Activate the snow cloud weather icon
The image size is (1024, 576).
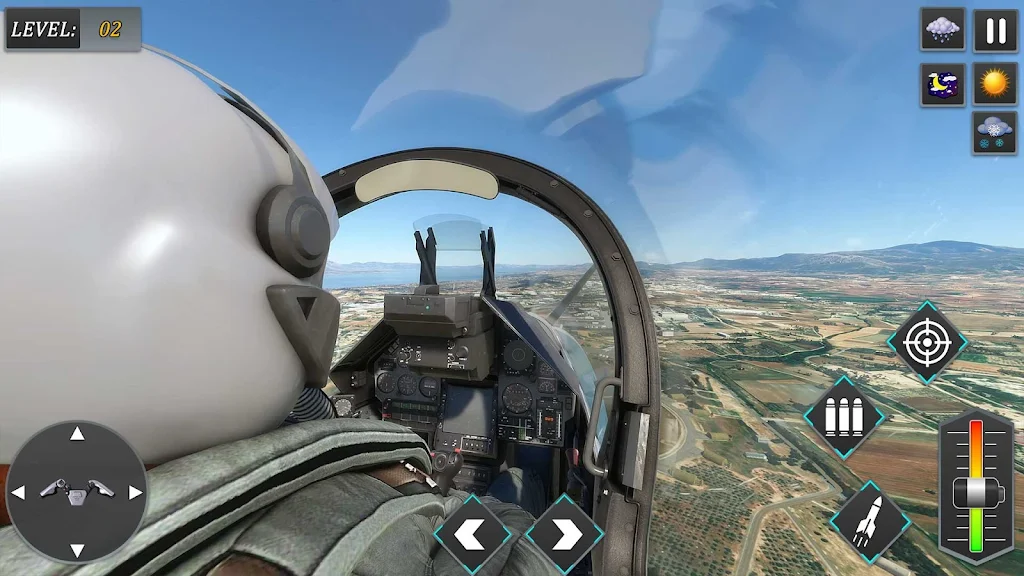[x=995, y=133]
